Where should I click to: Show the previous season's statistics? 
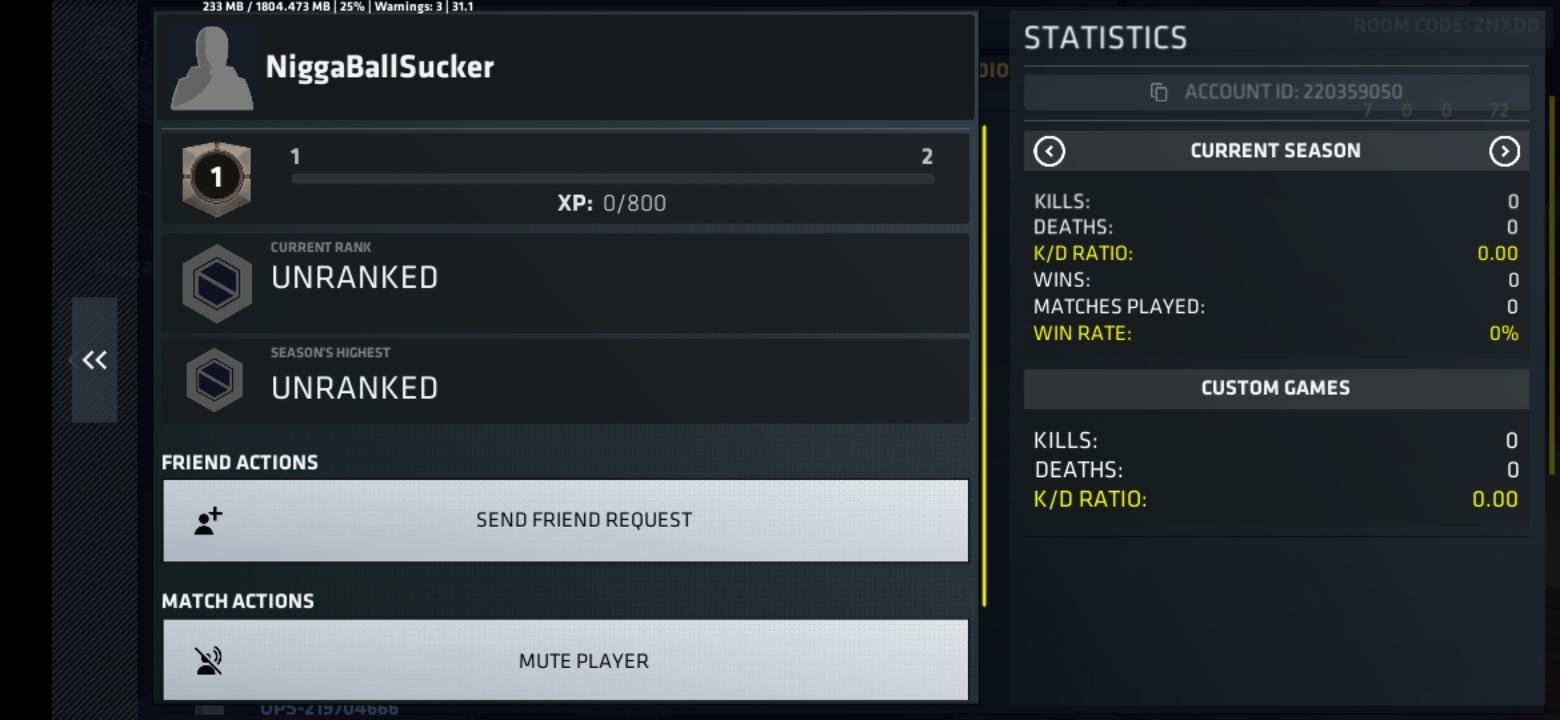pyautogui.click(x=1049, y=151)
